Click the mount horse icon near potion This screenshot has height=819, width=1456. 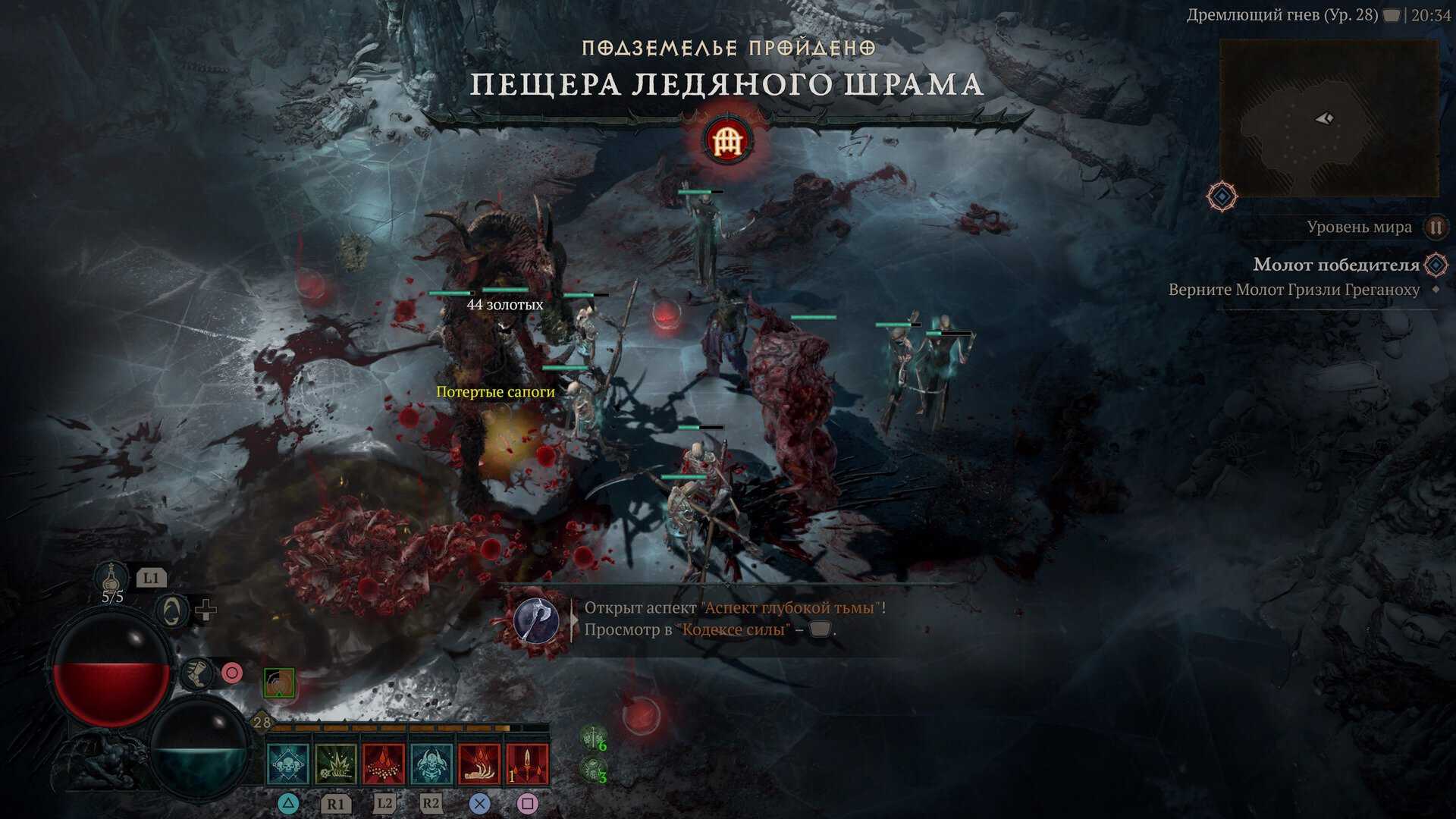pos(171,610)
